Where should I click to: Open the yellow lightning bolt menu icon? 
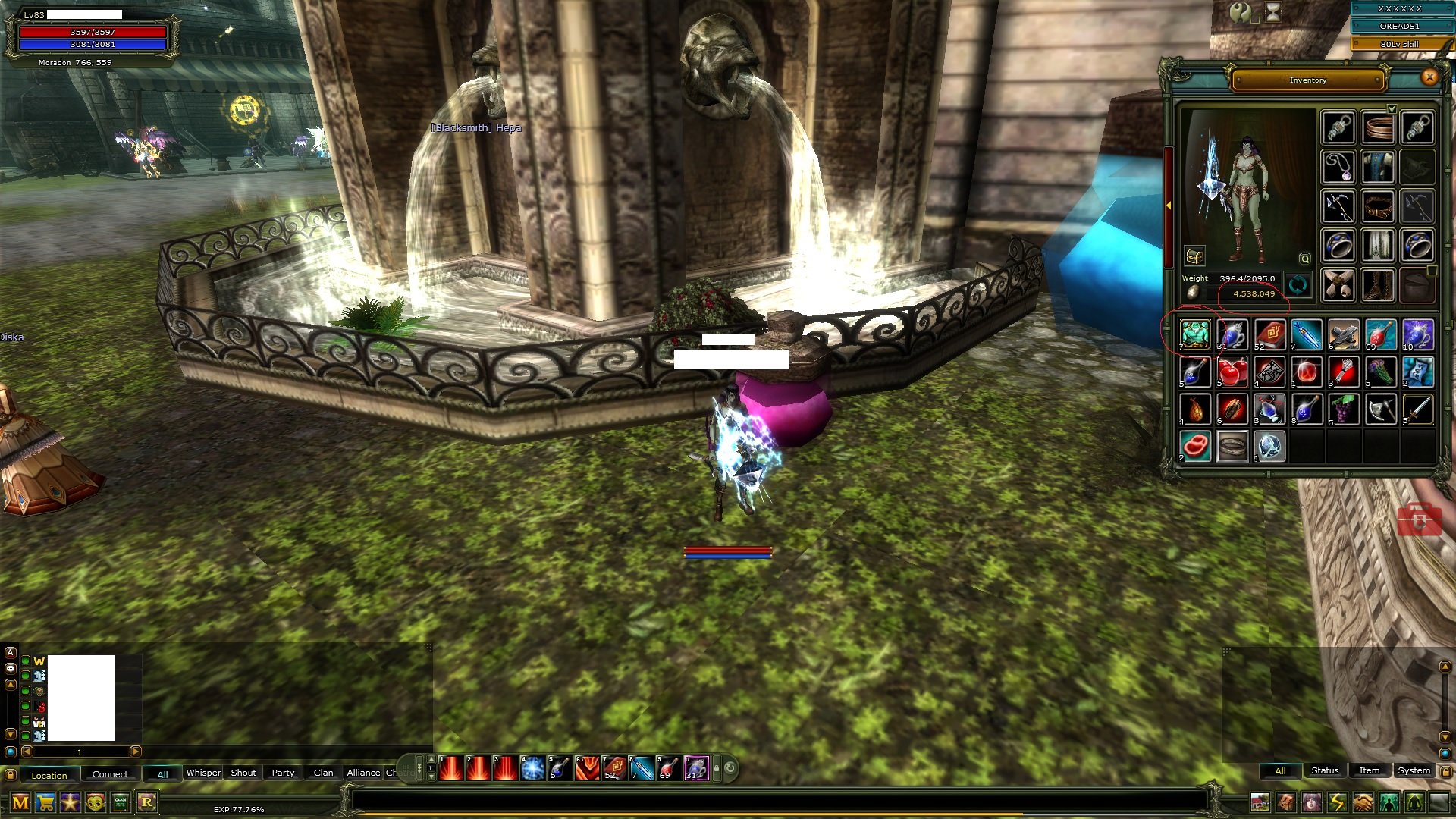[x=1337, y=802]
